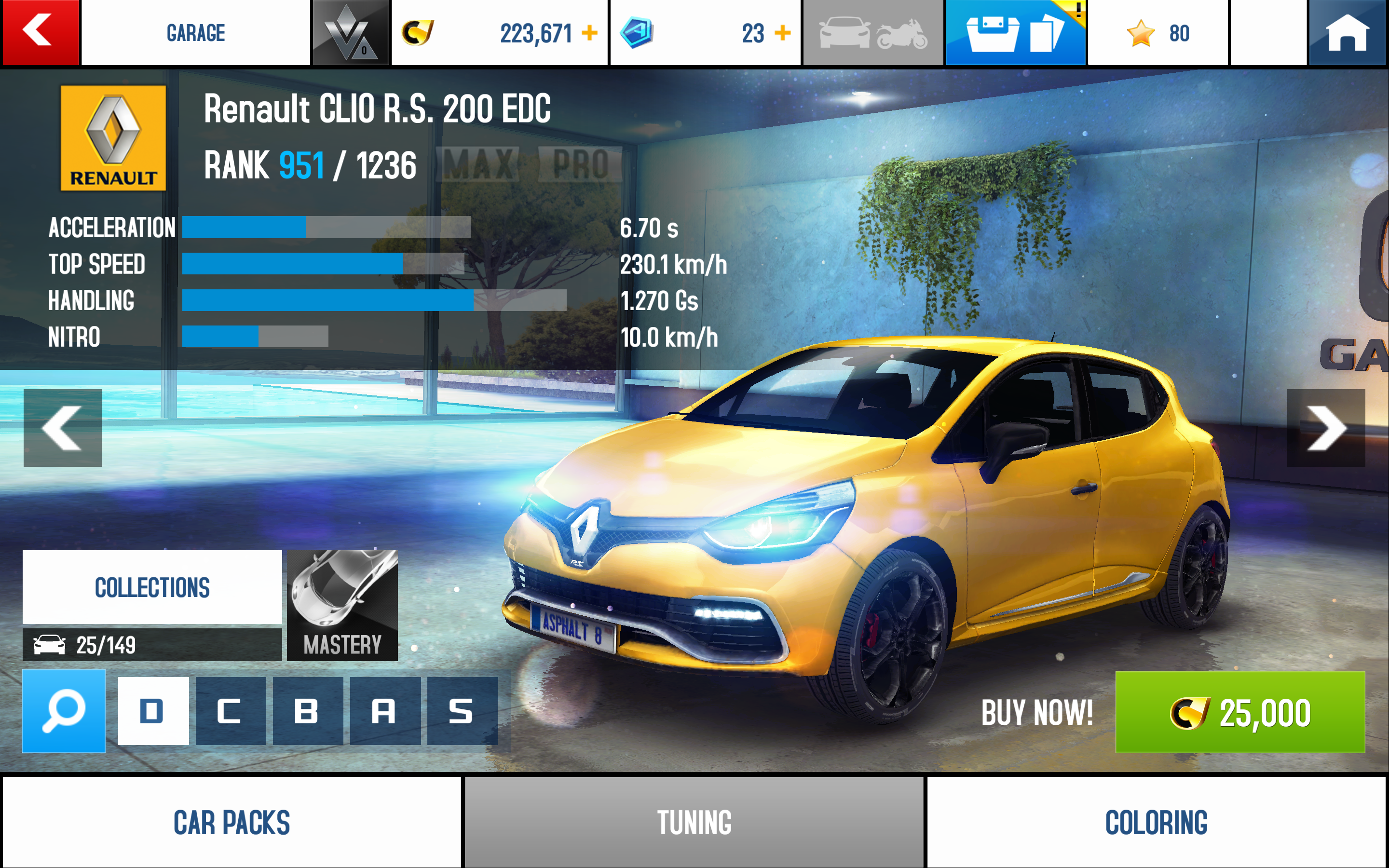Open the Collections panel
This screenshot has width=1389, height=868.
point(152,587)
